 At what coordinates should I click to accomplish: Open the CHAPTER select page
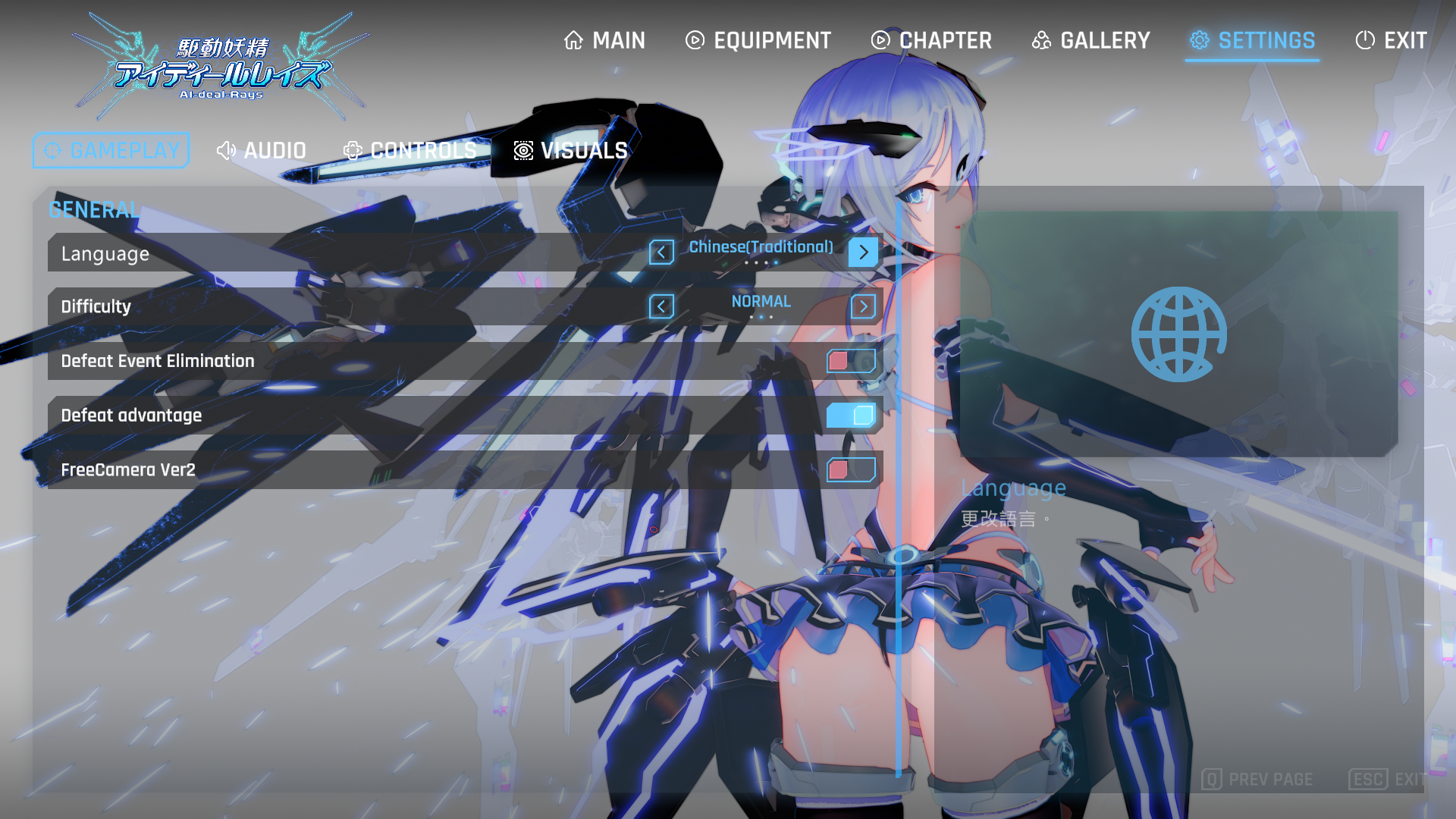pos(931,40)
